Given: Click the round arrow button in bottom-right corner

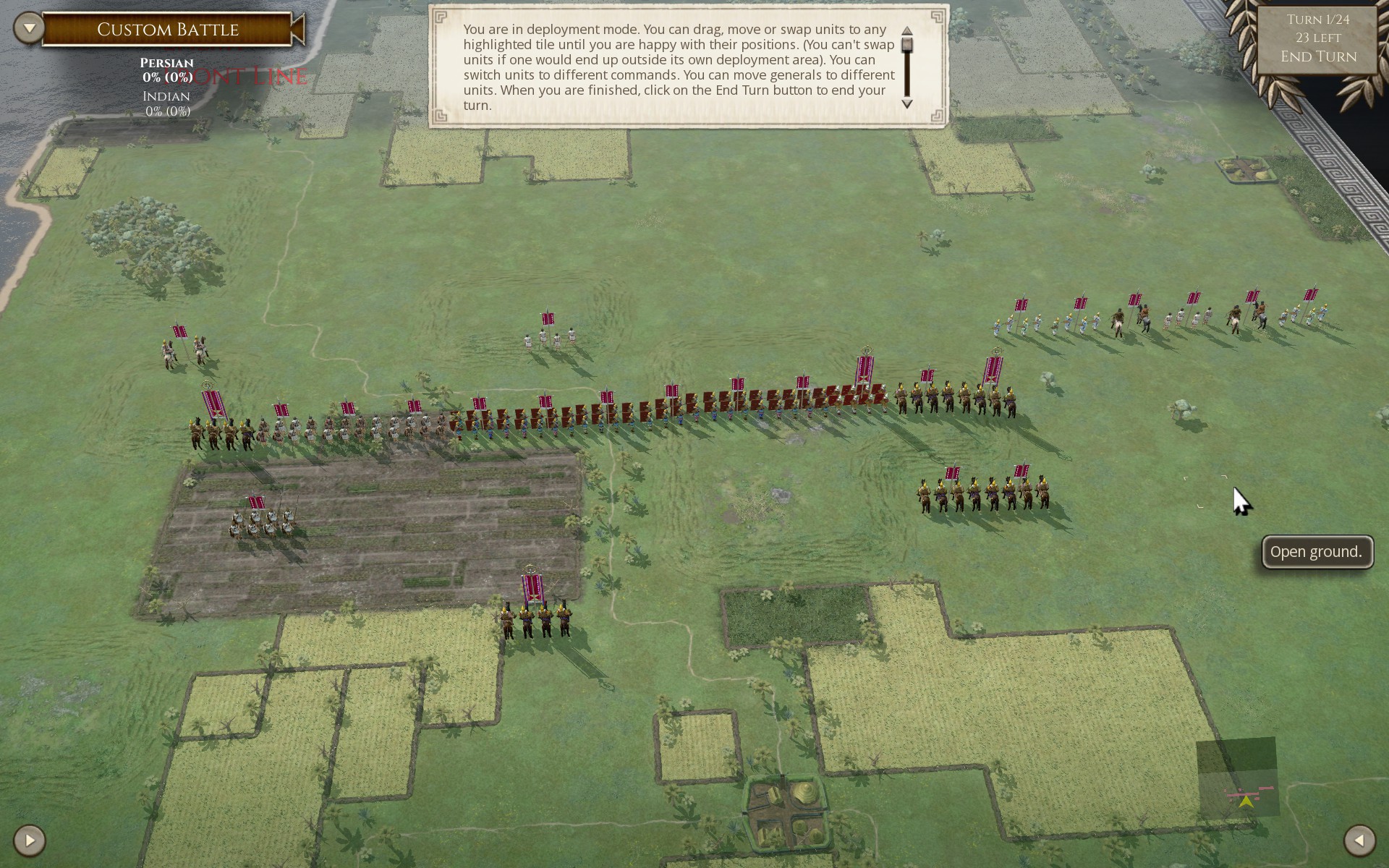Looking at the screenshot, I should tap(1359, 840).
